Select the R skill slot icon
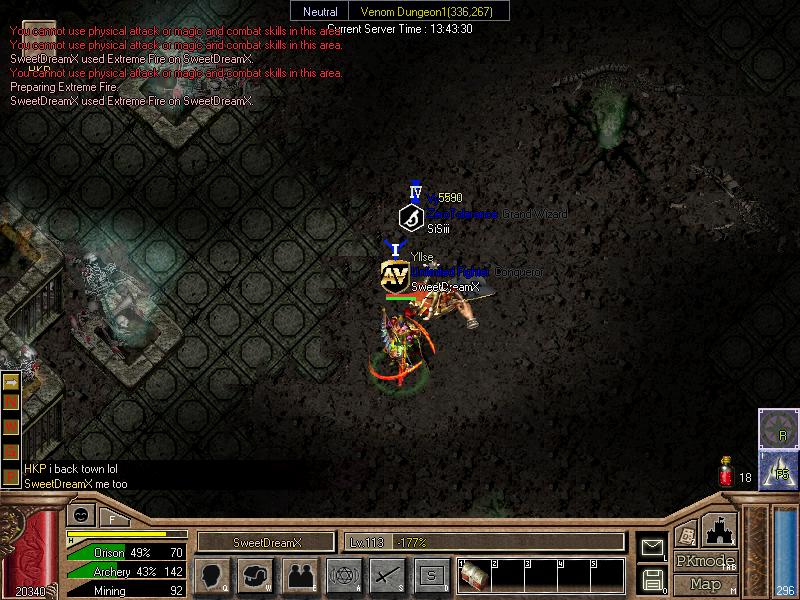The image size is (800, 600). (x=778, y=428)
